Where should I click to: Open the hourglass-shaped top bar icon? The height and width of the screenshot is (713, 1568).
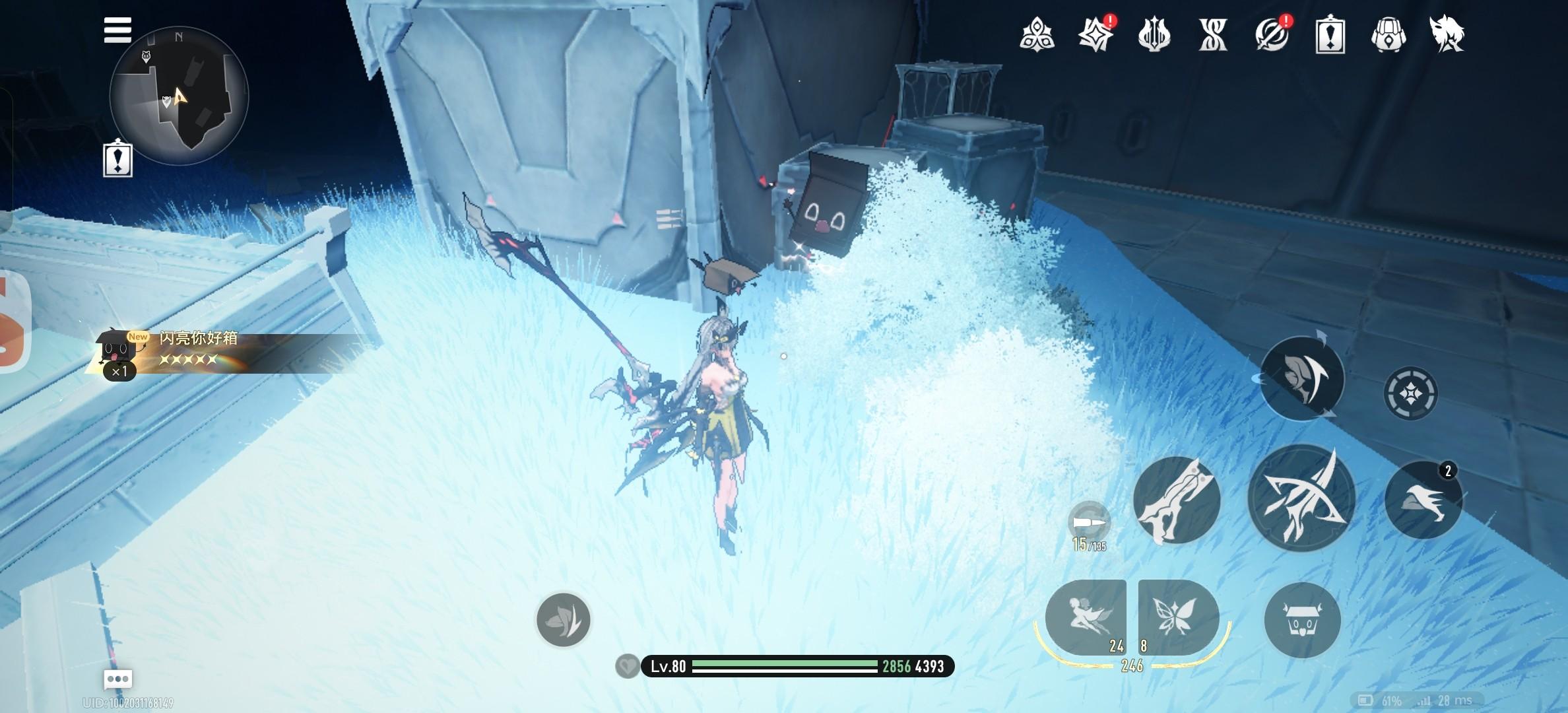click(x=1213, y=34)
